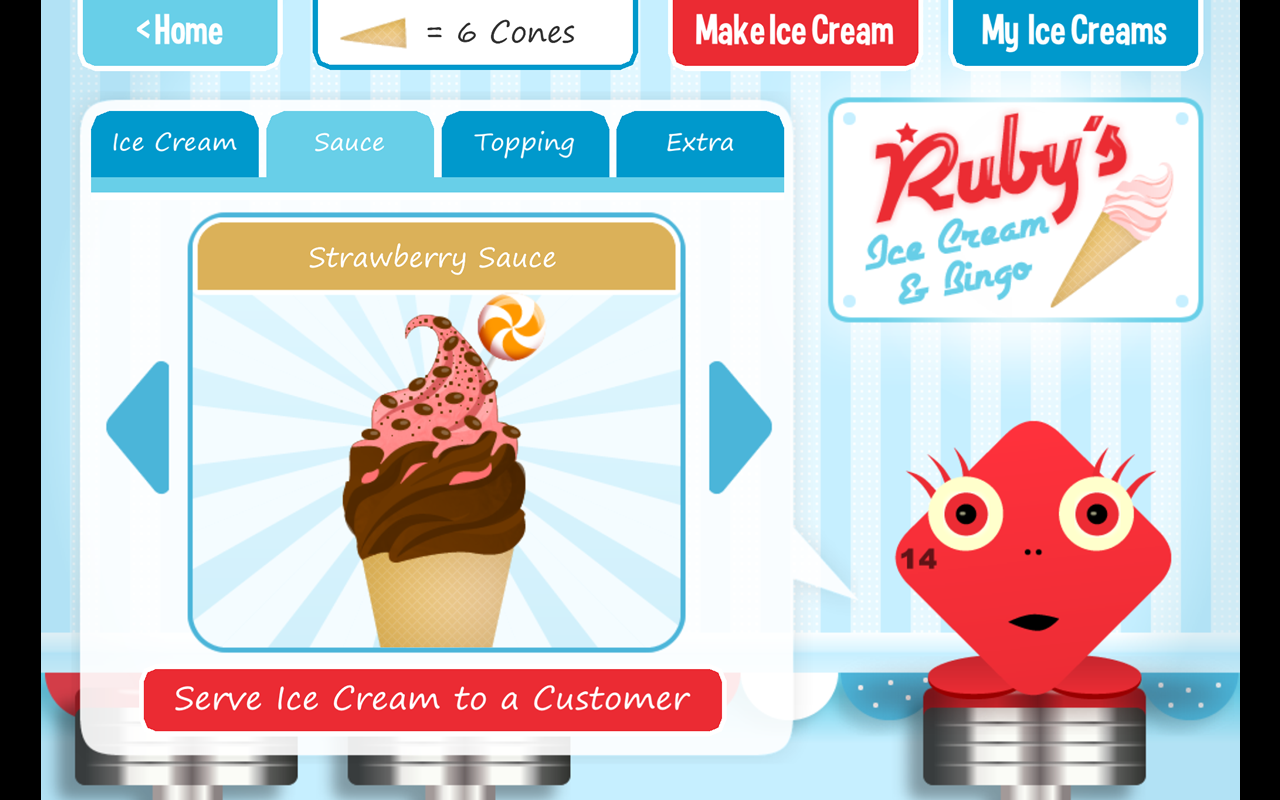Click Serve Ice Cream to a Customer
Image resolution: width=1280 pixels, height=800 pixels.
[433, 700]
